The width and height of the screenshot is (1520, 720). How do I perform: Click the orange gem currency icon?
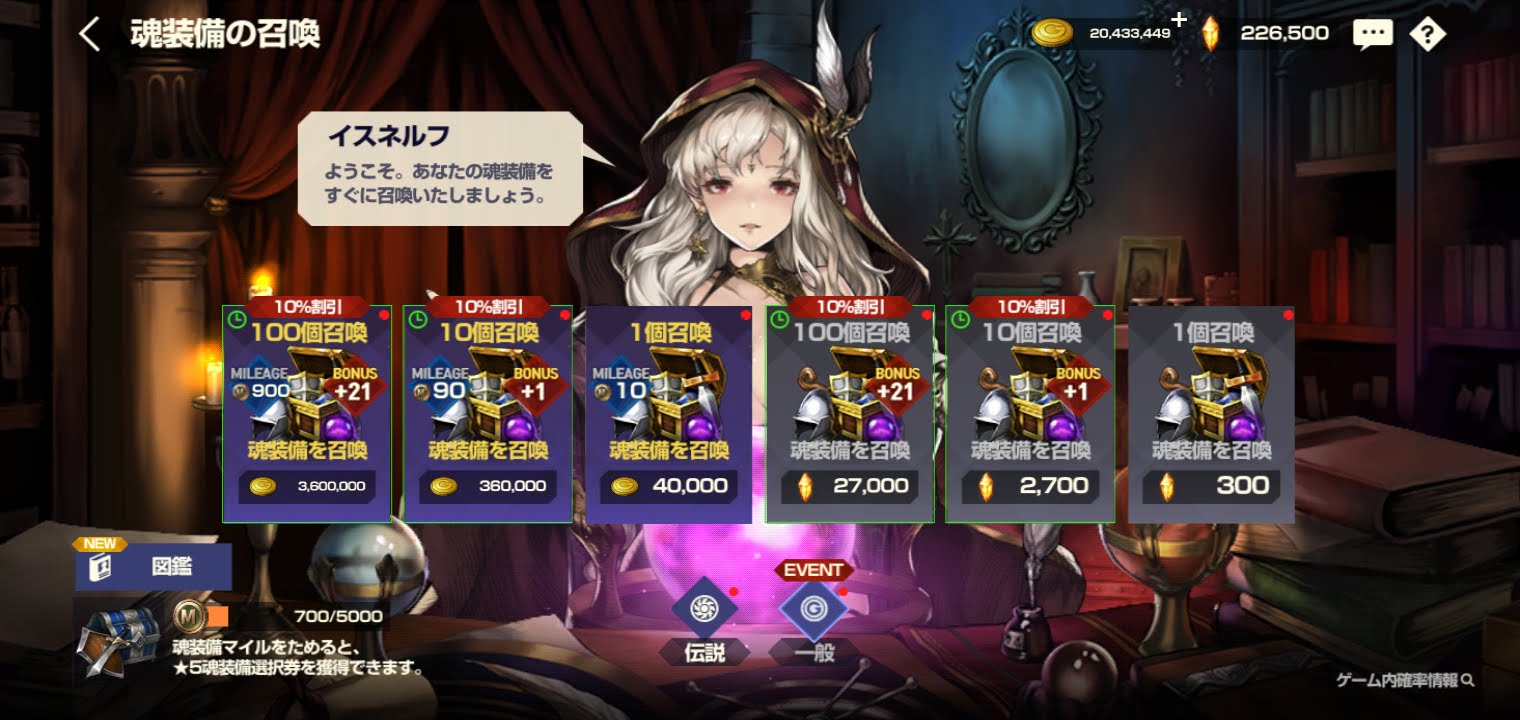click(x=1213, y=31)
